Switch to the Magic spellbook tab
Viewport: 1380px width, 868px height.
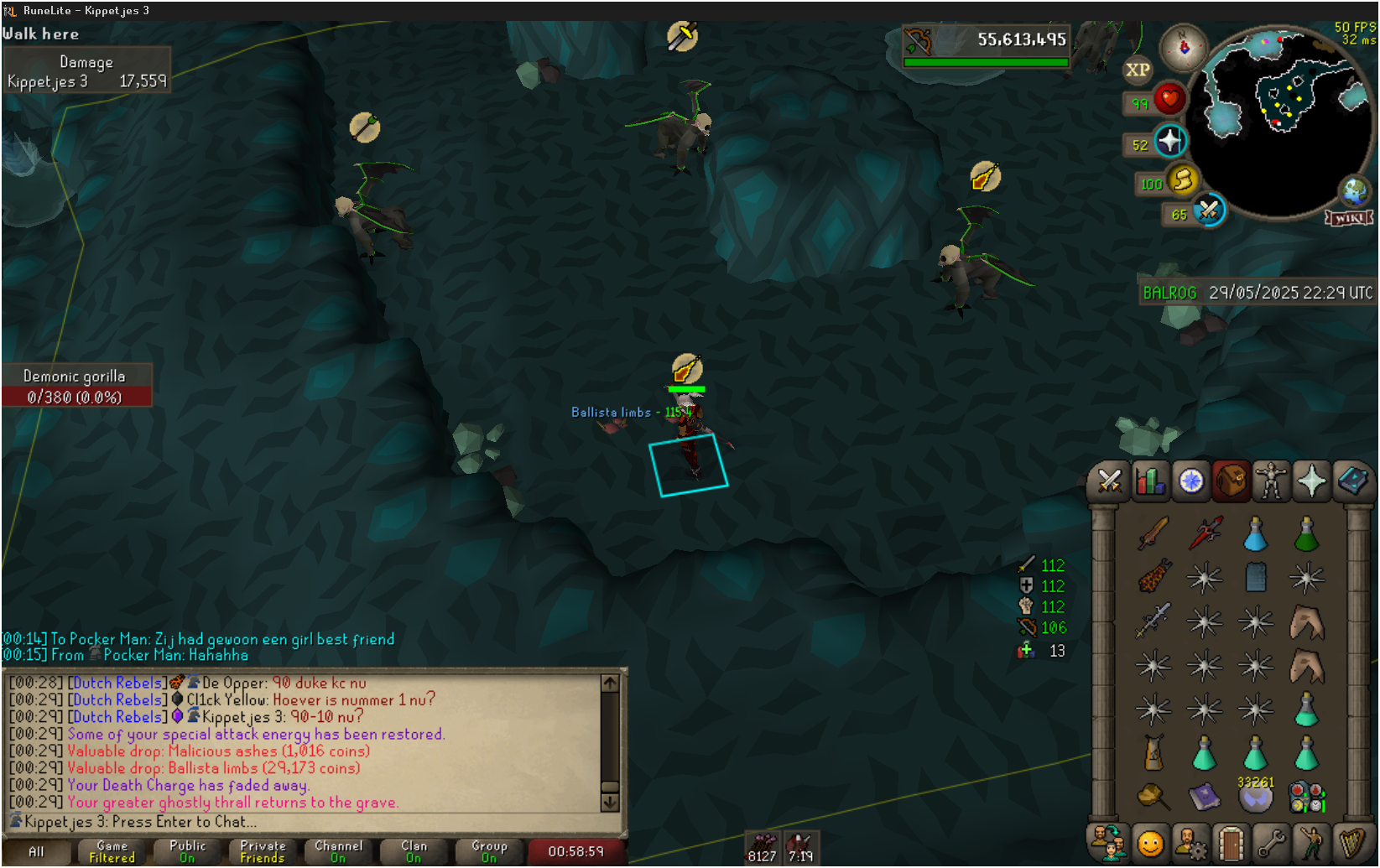[1351, 481]
